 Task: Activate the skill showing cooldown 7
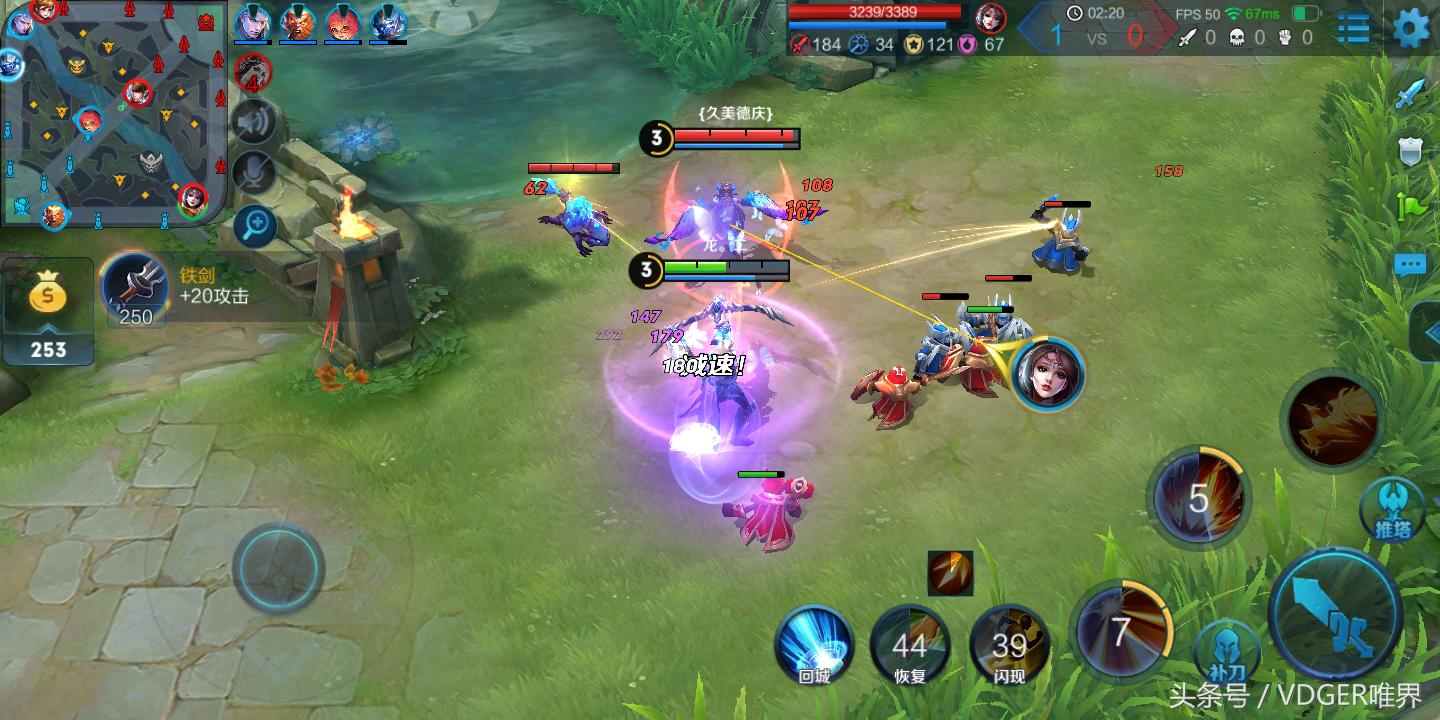(1121, 632)
